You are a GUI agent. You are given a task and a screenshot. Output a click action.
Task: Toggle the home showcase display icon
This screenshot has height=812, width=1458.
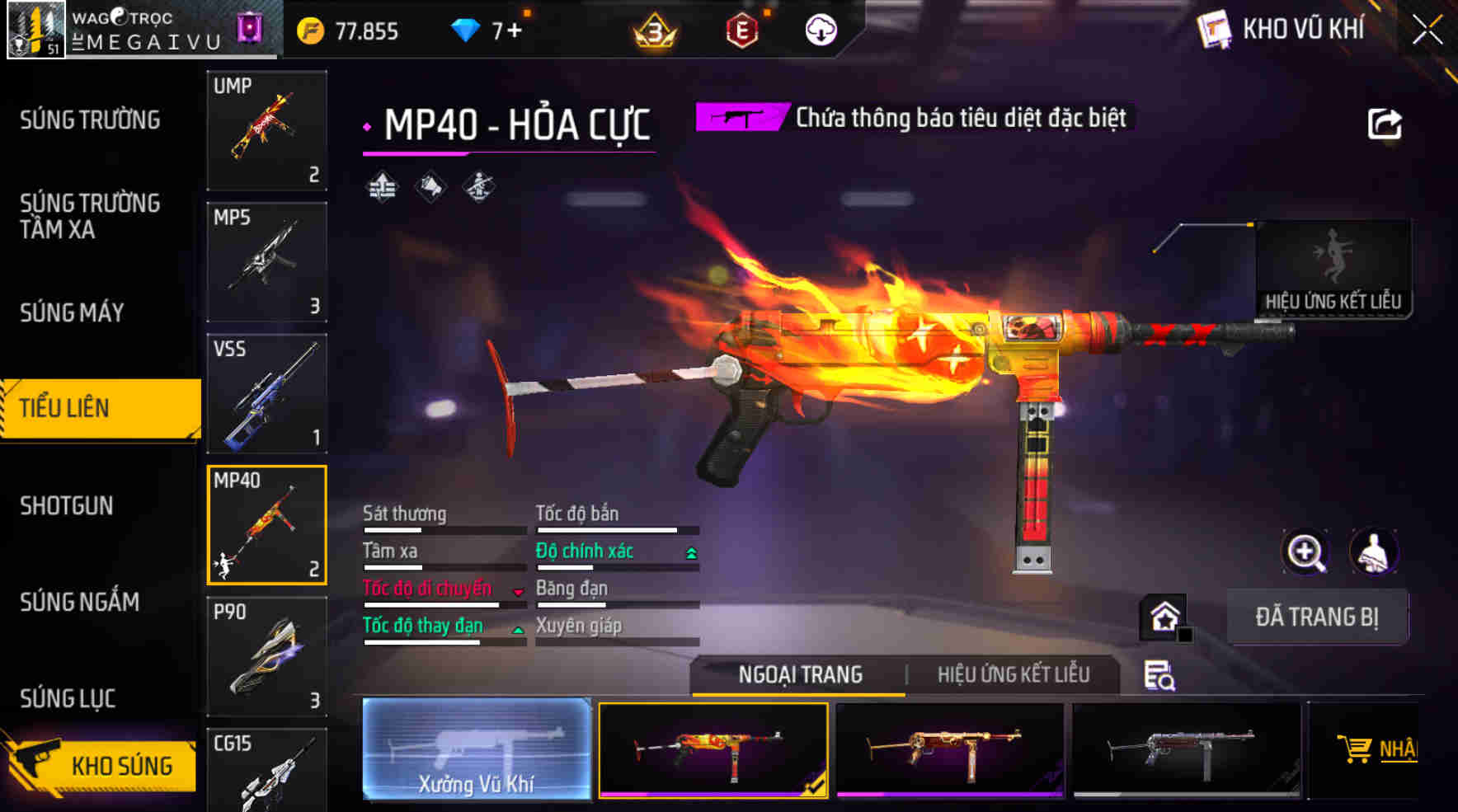click(1163, 617)
